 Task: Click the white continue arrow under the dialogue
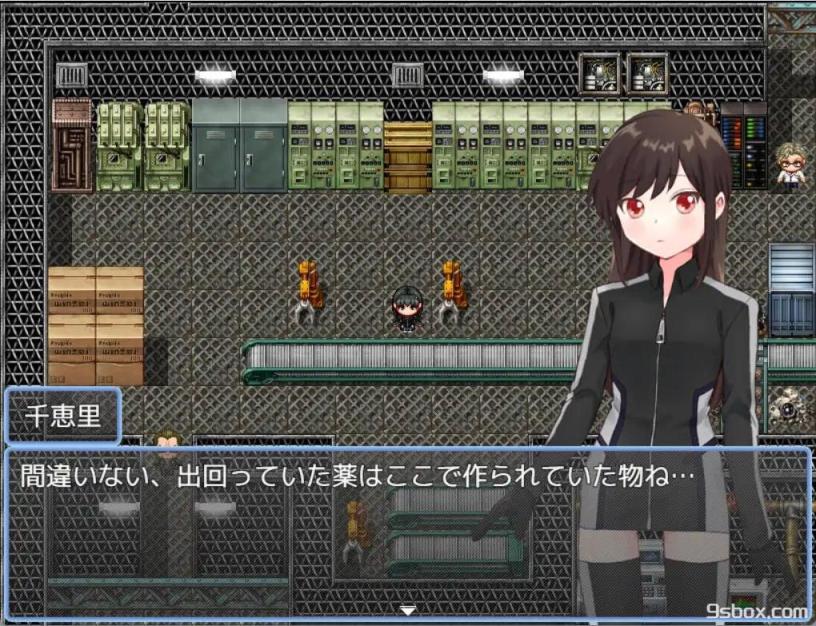point(407,609)
